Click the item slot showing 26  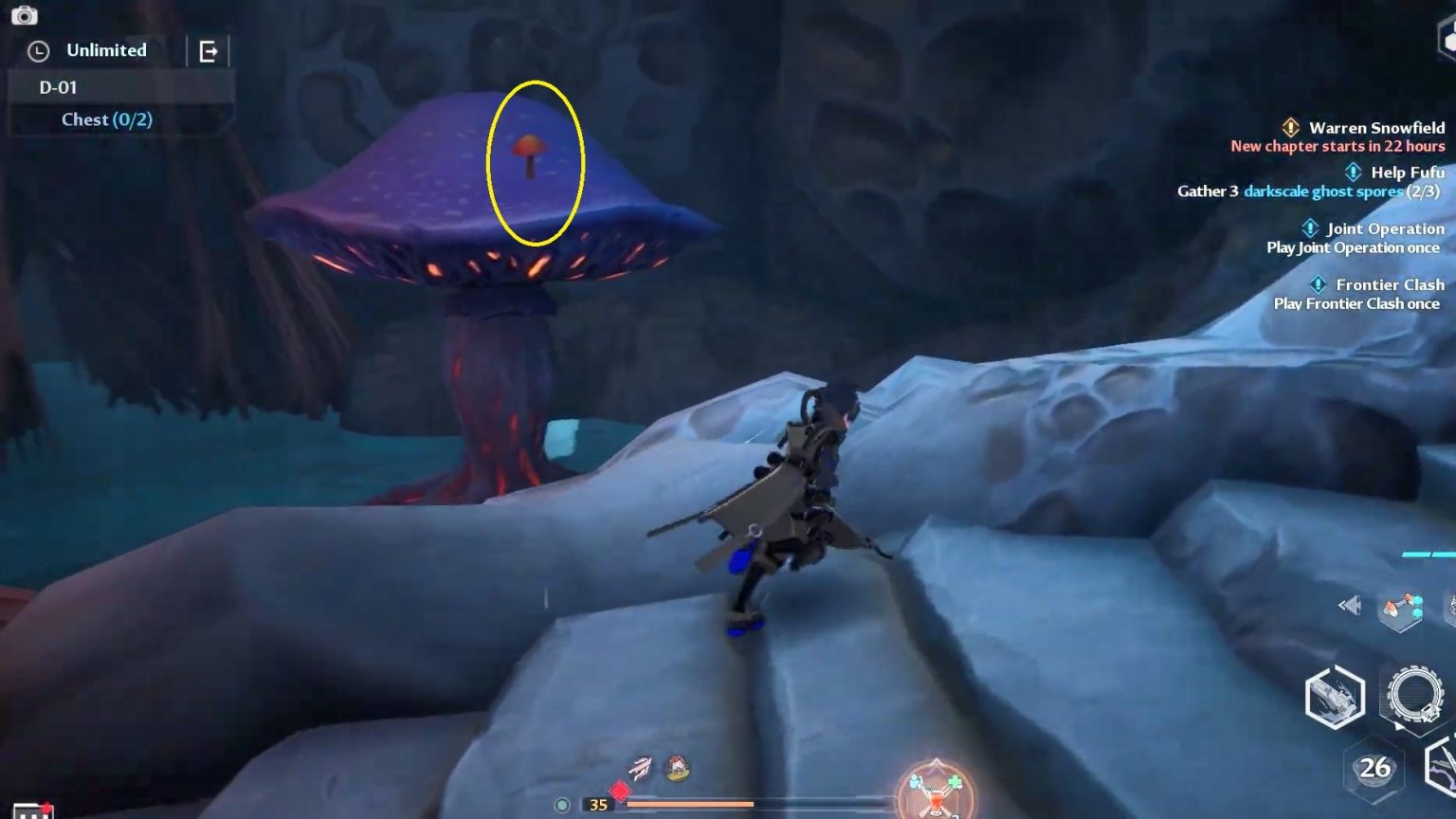[1376, 766]
